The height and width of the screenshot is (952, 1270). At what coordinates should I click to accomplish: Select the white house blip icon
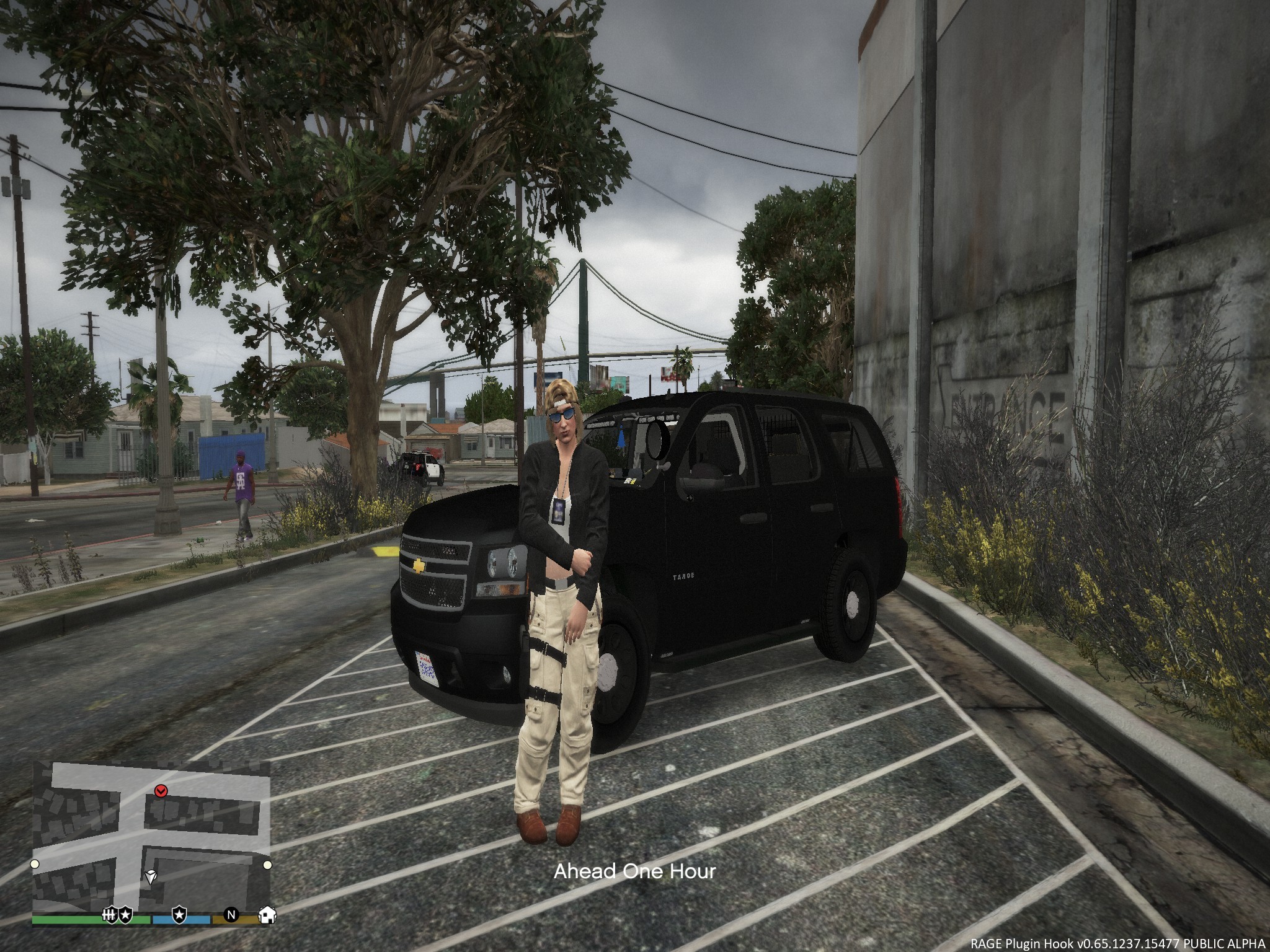point(267,914)
